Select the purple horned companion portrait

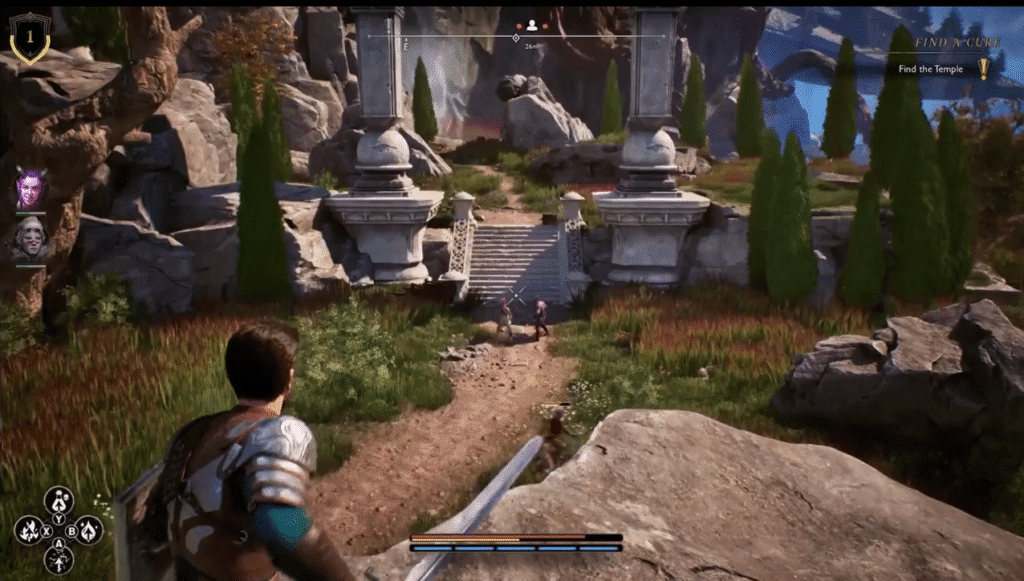point(31,187)
